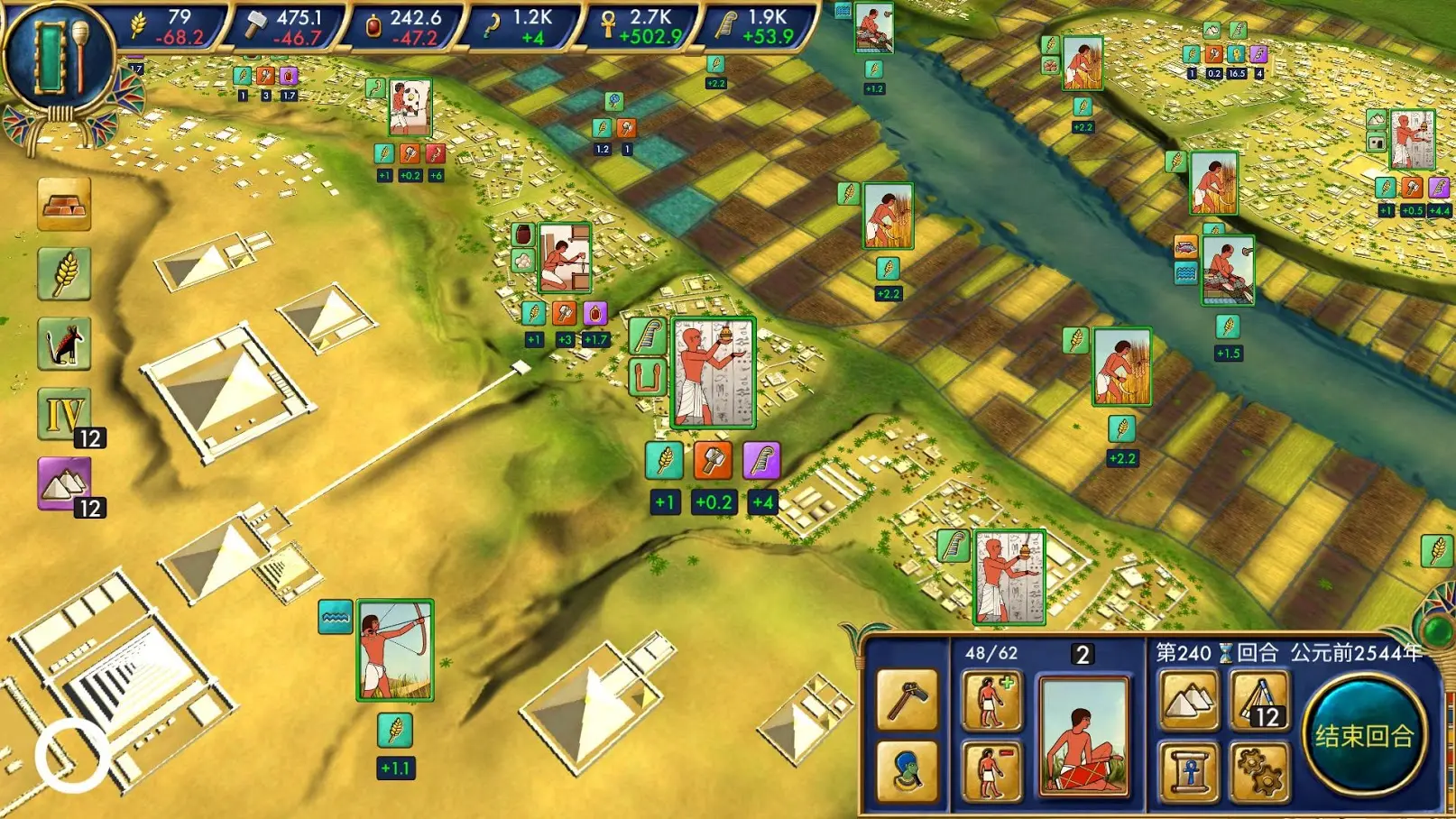
Task: Select the gold bricks notification icon
Action: pyautogui.click(x=64, y=204)
